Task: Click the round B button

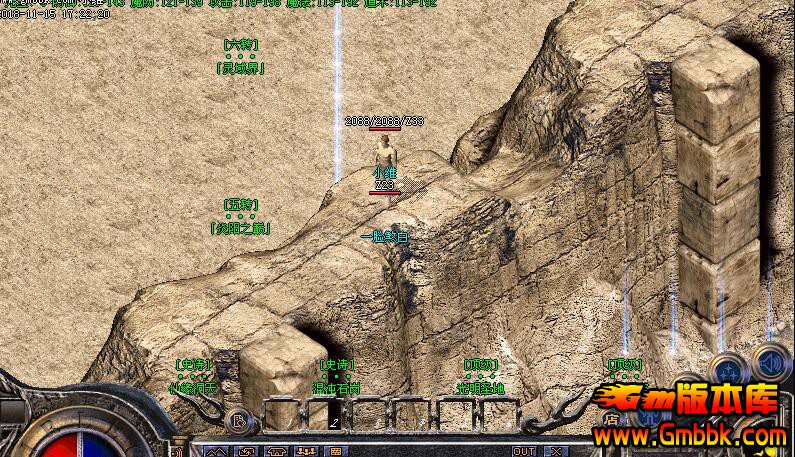Action: tap(236, 420)
